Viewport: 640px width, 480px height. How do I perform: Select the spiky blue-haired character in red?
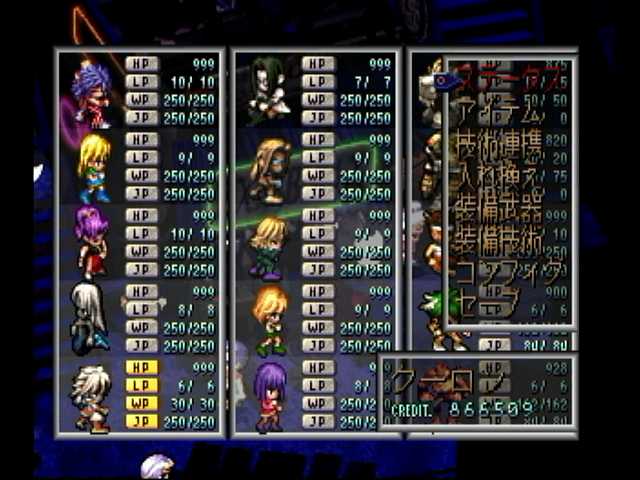coord(90,93)
